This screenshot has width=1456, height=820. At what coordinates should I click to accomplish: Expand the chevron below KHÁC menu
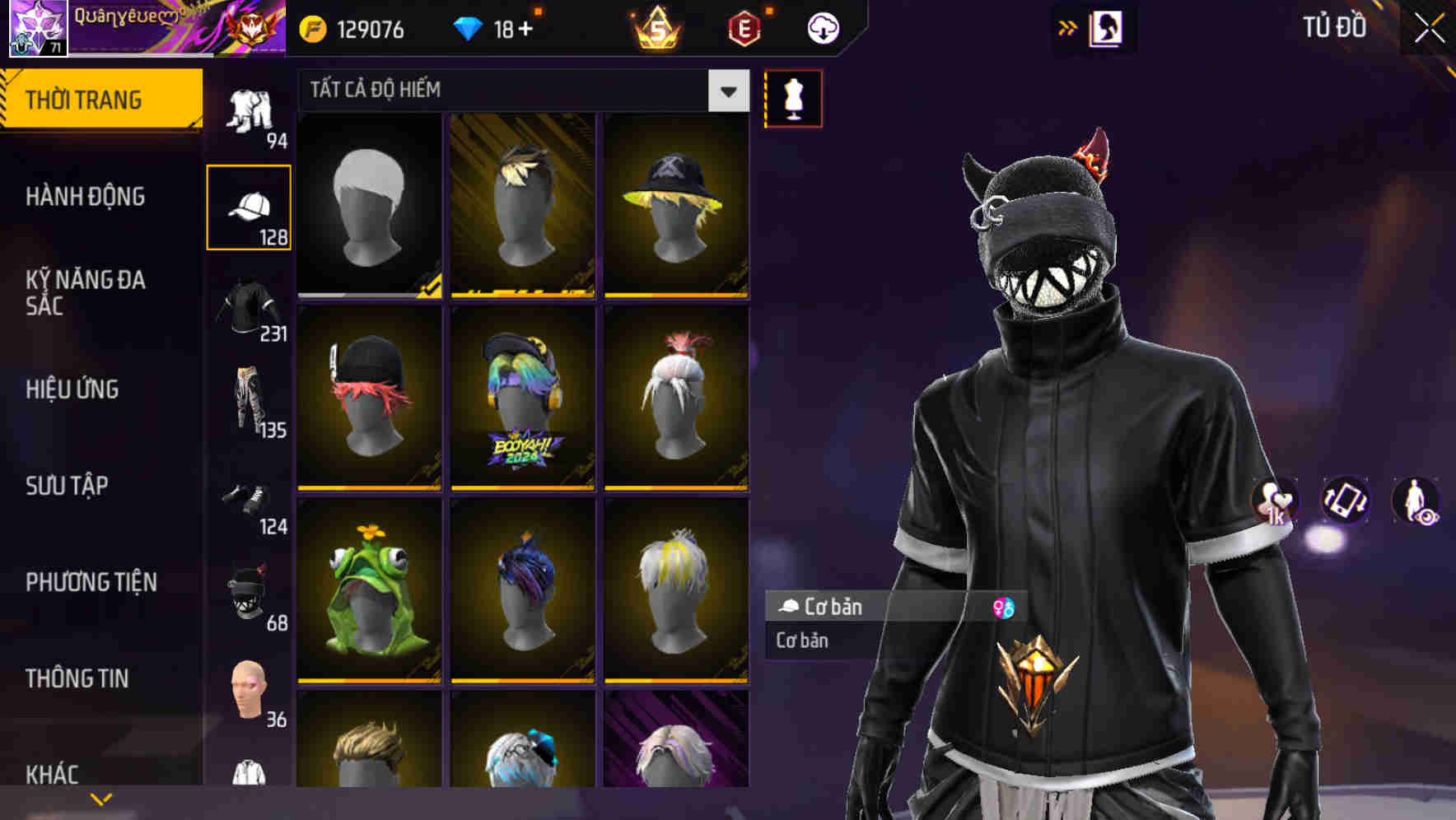102,799
